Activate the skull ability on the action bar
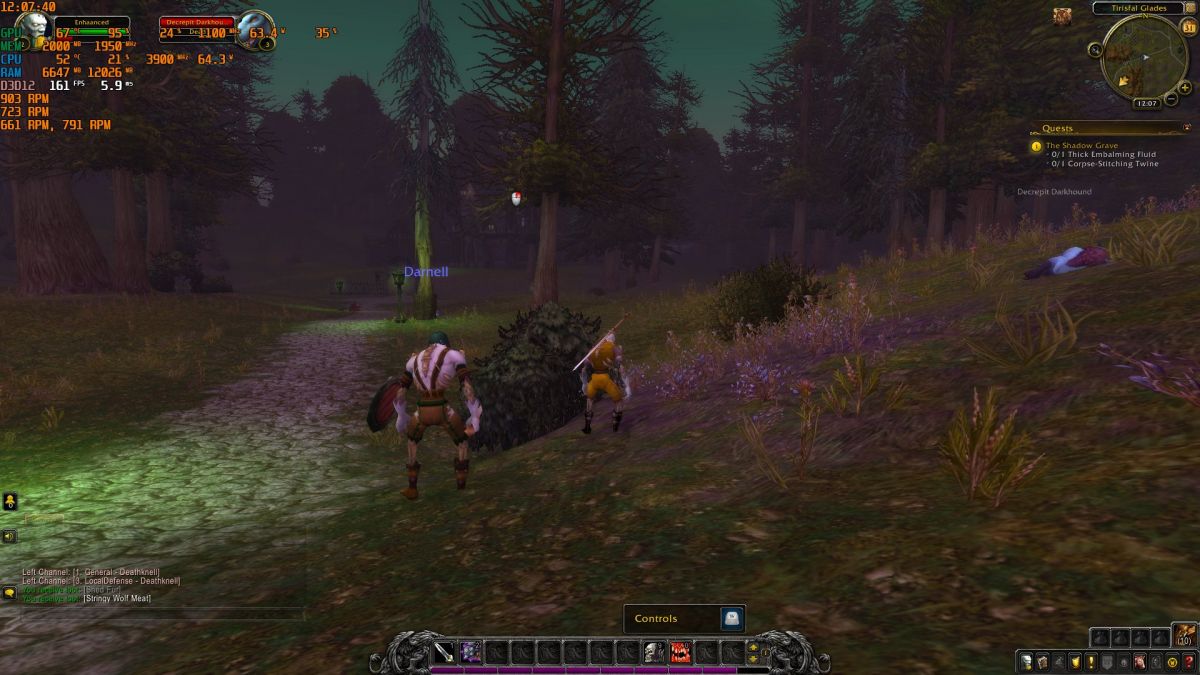 (x=654, y=652)
